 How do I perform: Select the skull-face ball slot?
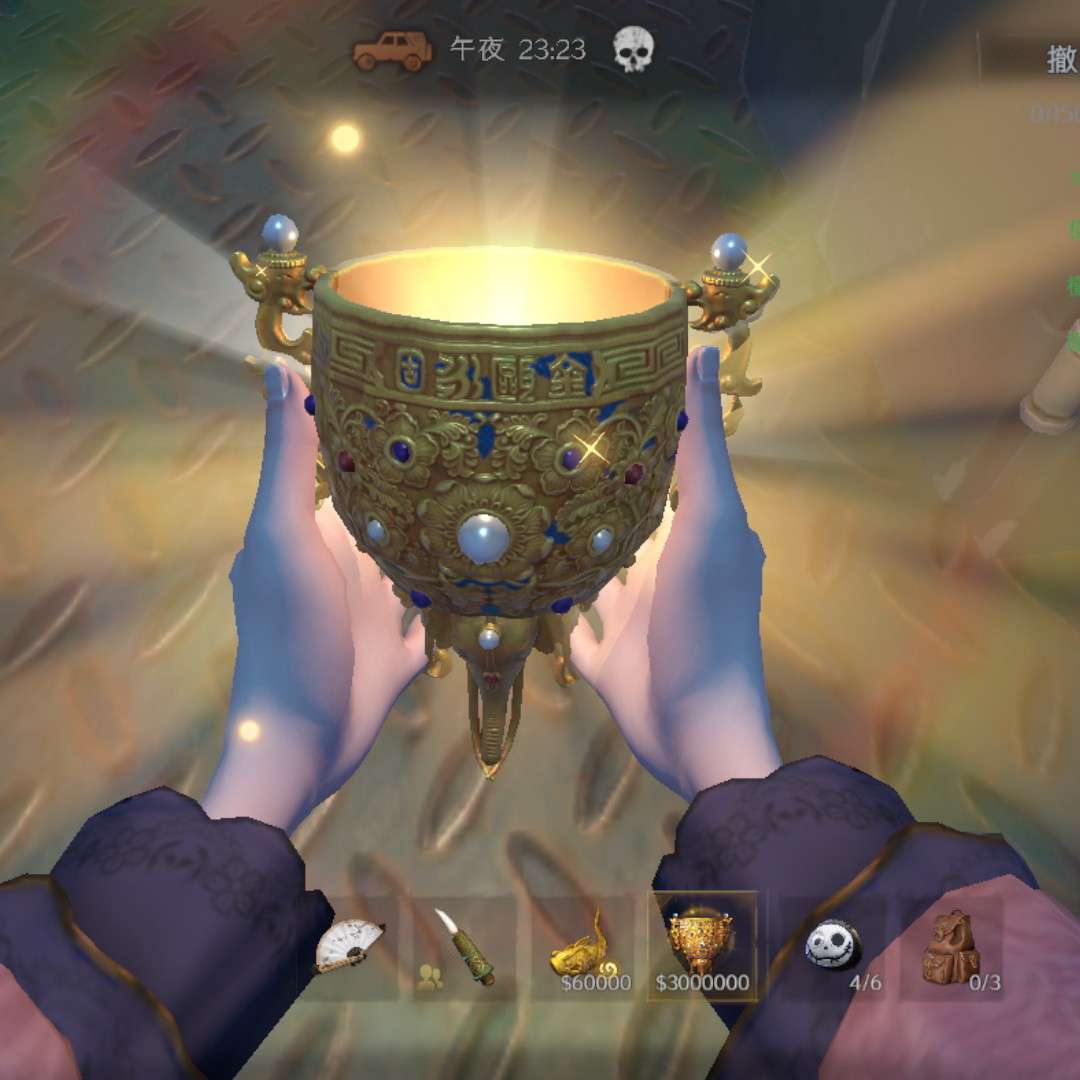pos(832,946)
